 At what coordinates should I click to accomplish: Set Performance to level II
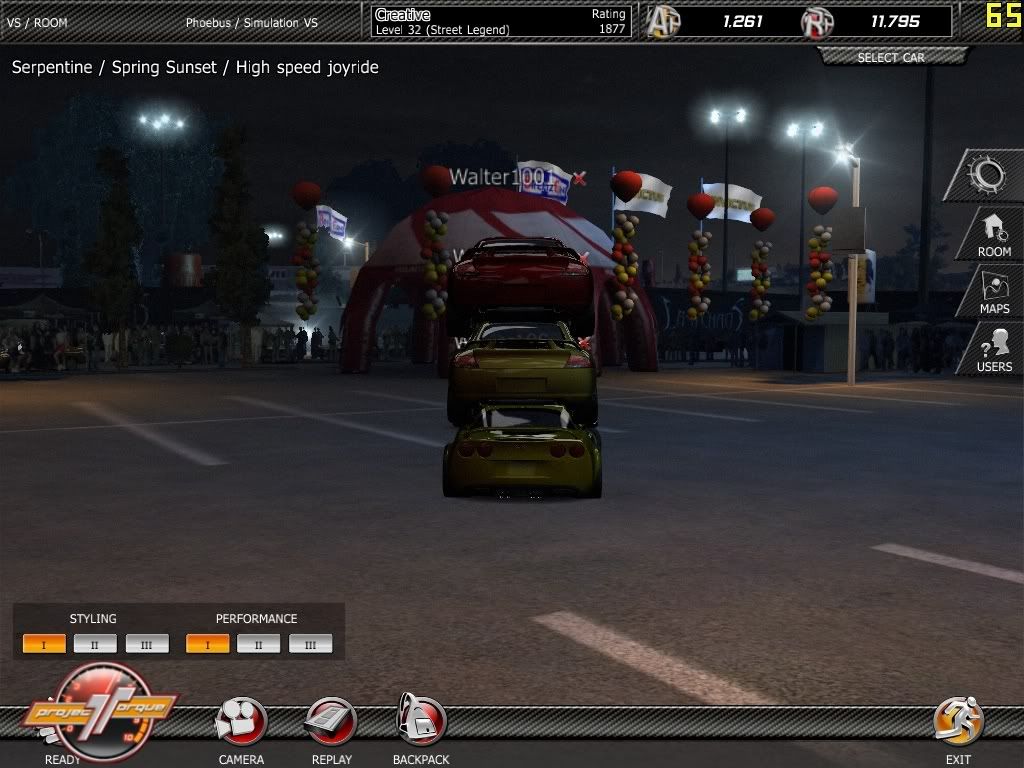point(259,644)
